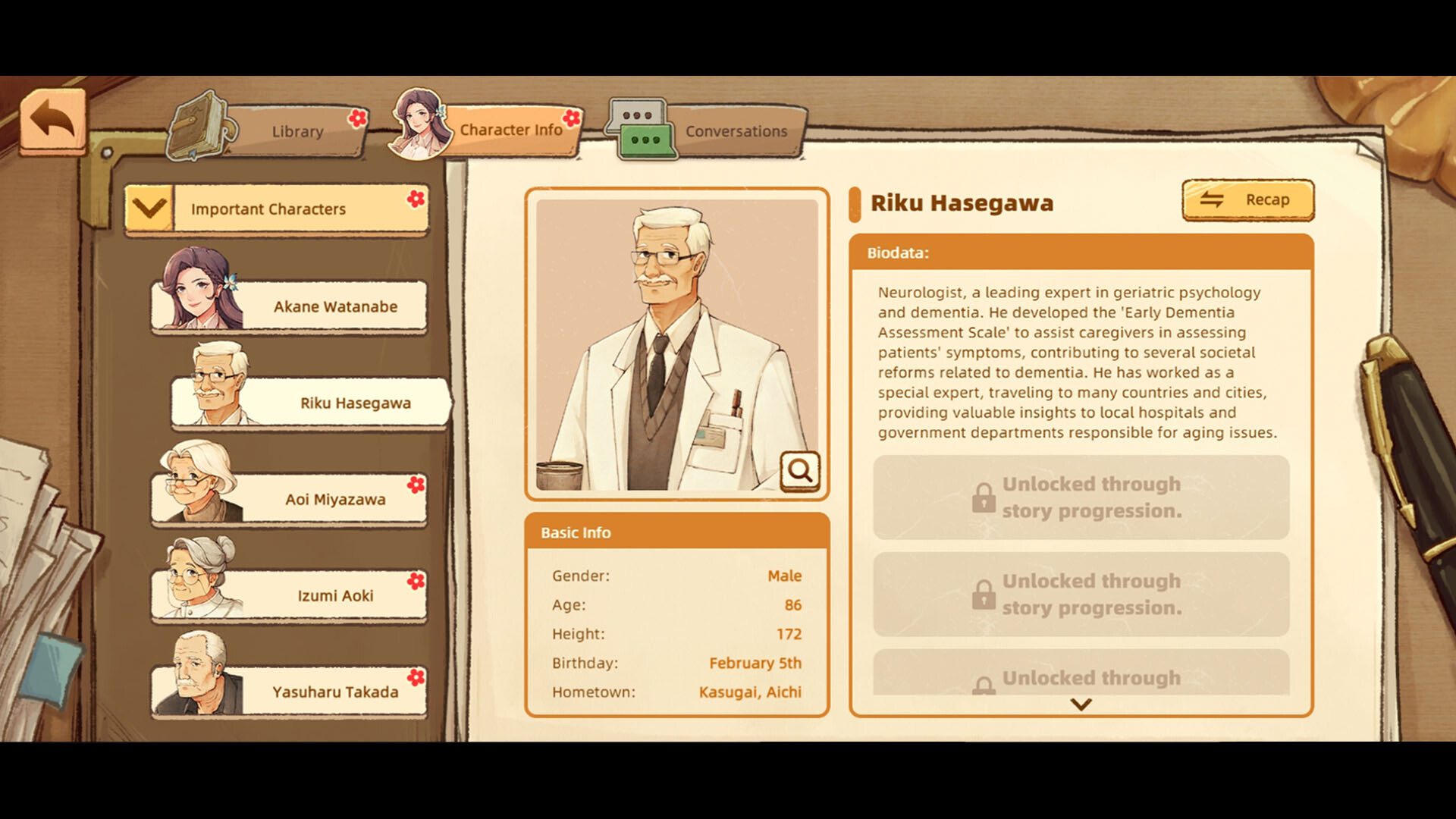
Task: Click the flower notification on Library tab
Action: click(359, 118)
